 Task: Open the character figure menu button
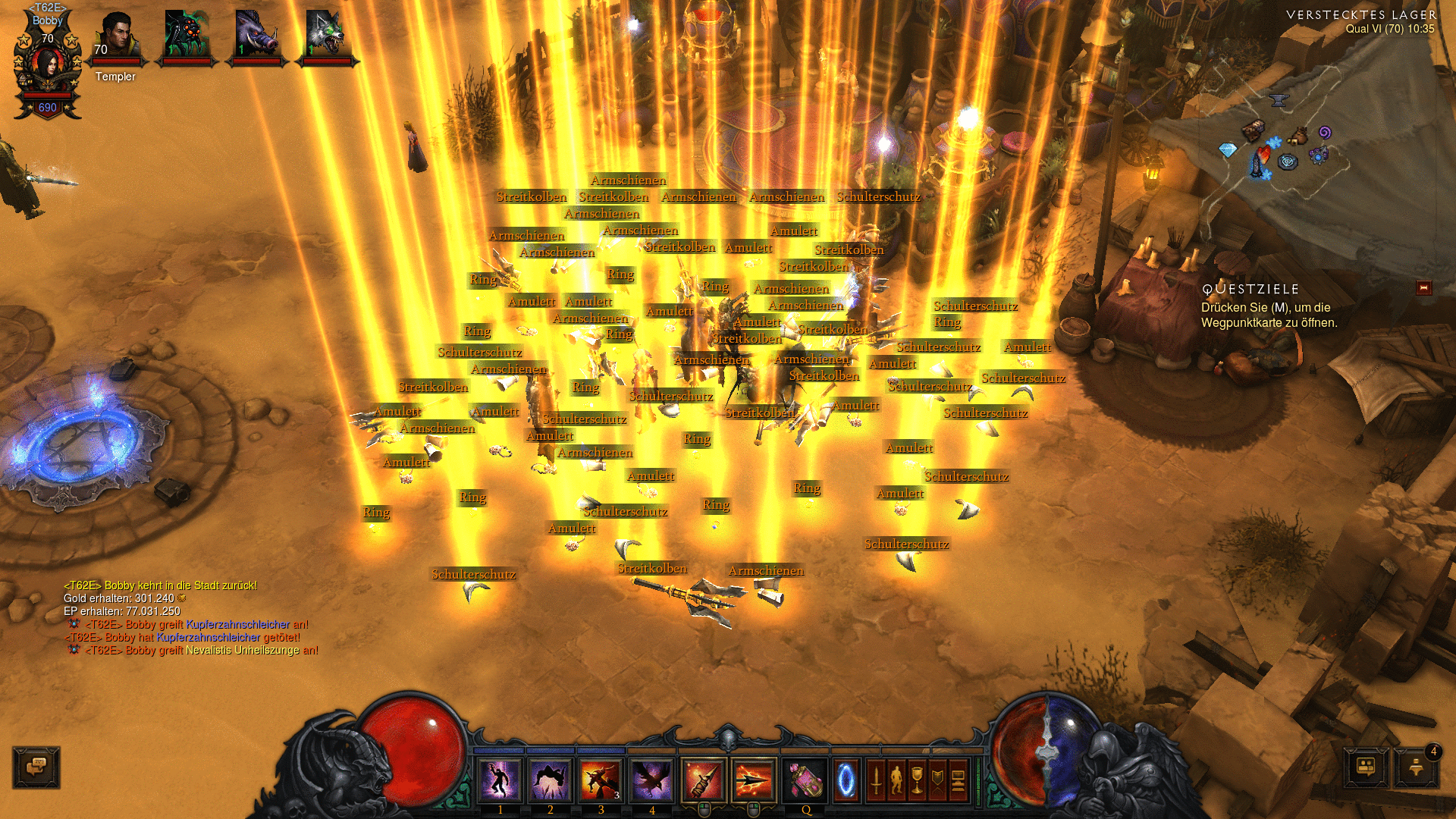click(x=896, y=780)
